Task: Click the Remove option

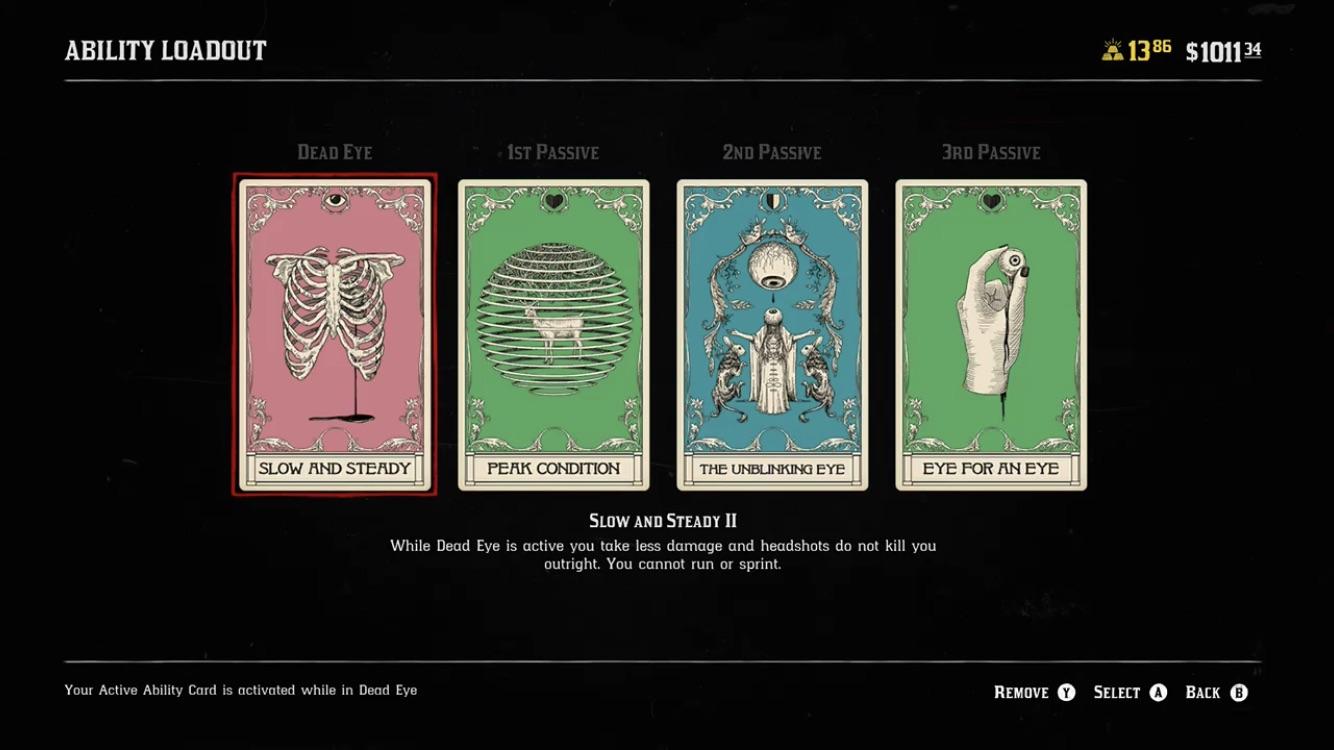Action: click(1022, 692)
